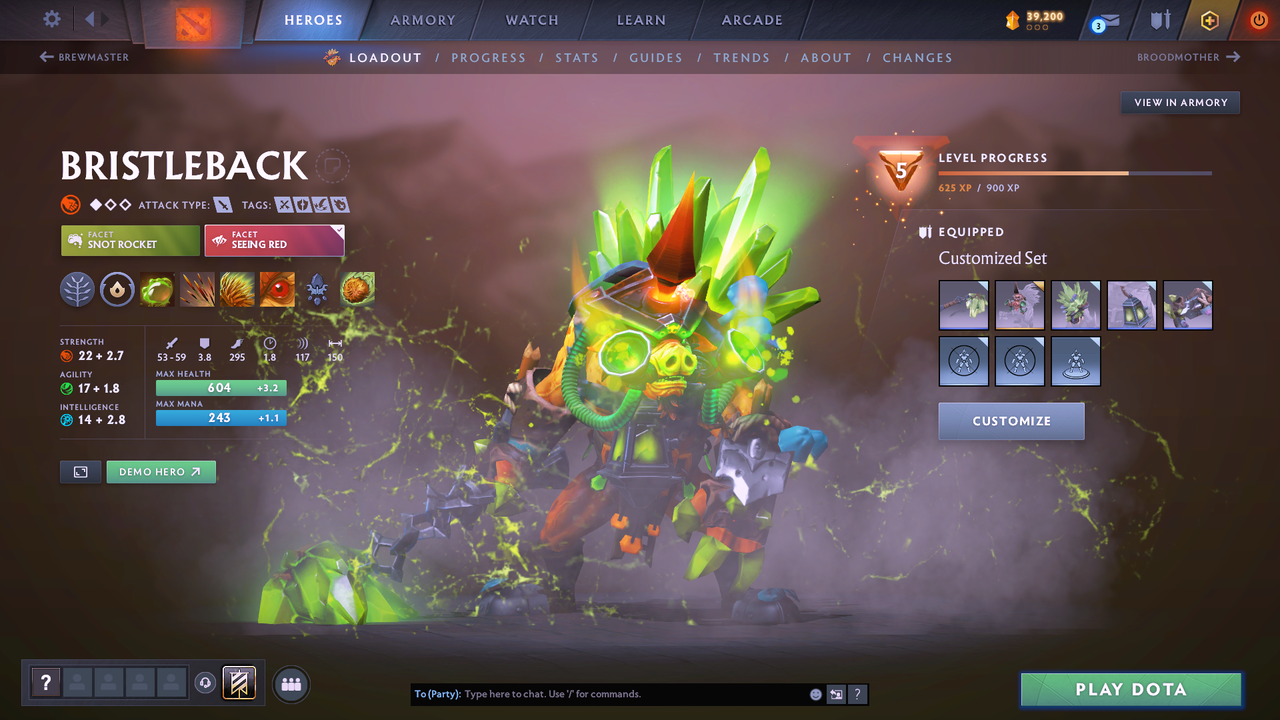Enable the Seeing Red facet
This screenshot has width=1280, height=720.
coord(274,239)
